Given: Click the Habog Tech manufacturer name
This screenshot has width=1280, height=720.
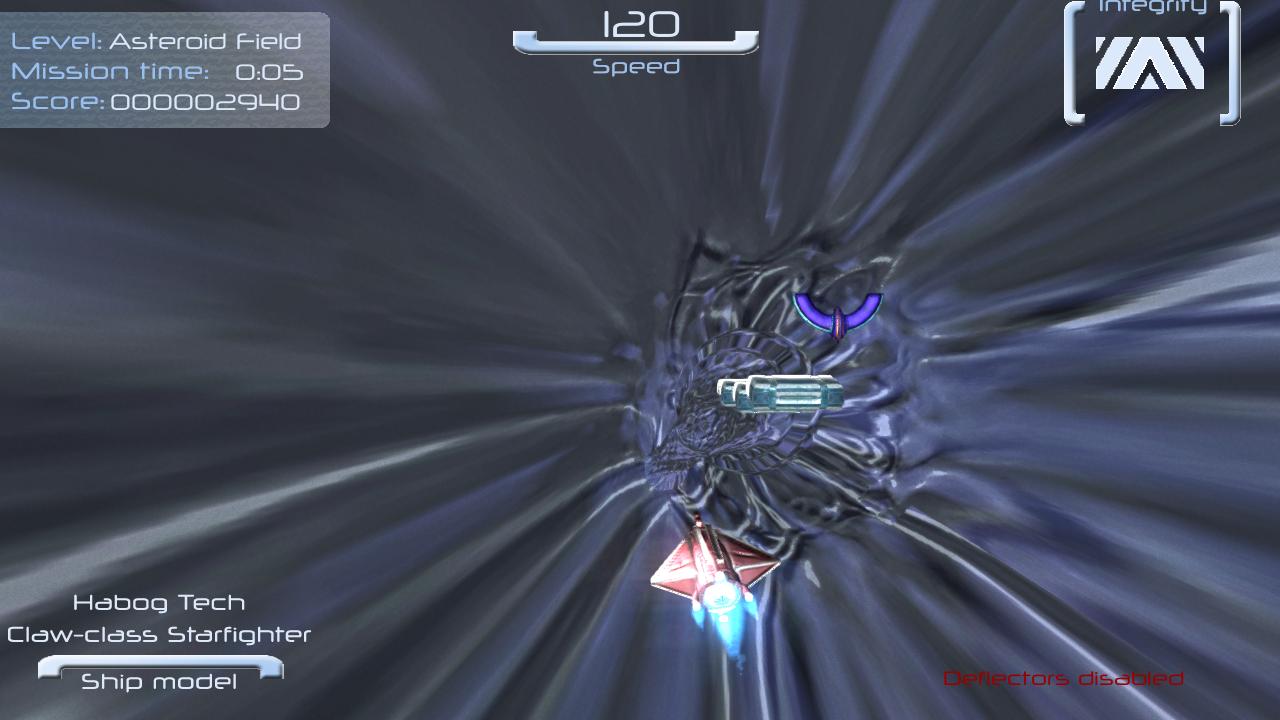Looking at the screenshot, I should coord(160,602).
